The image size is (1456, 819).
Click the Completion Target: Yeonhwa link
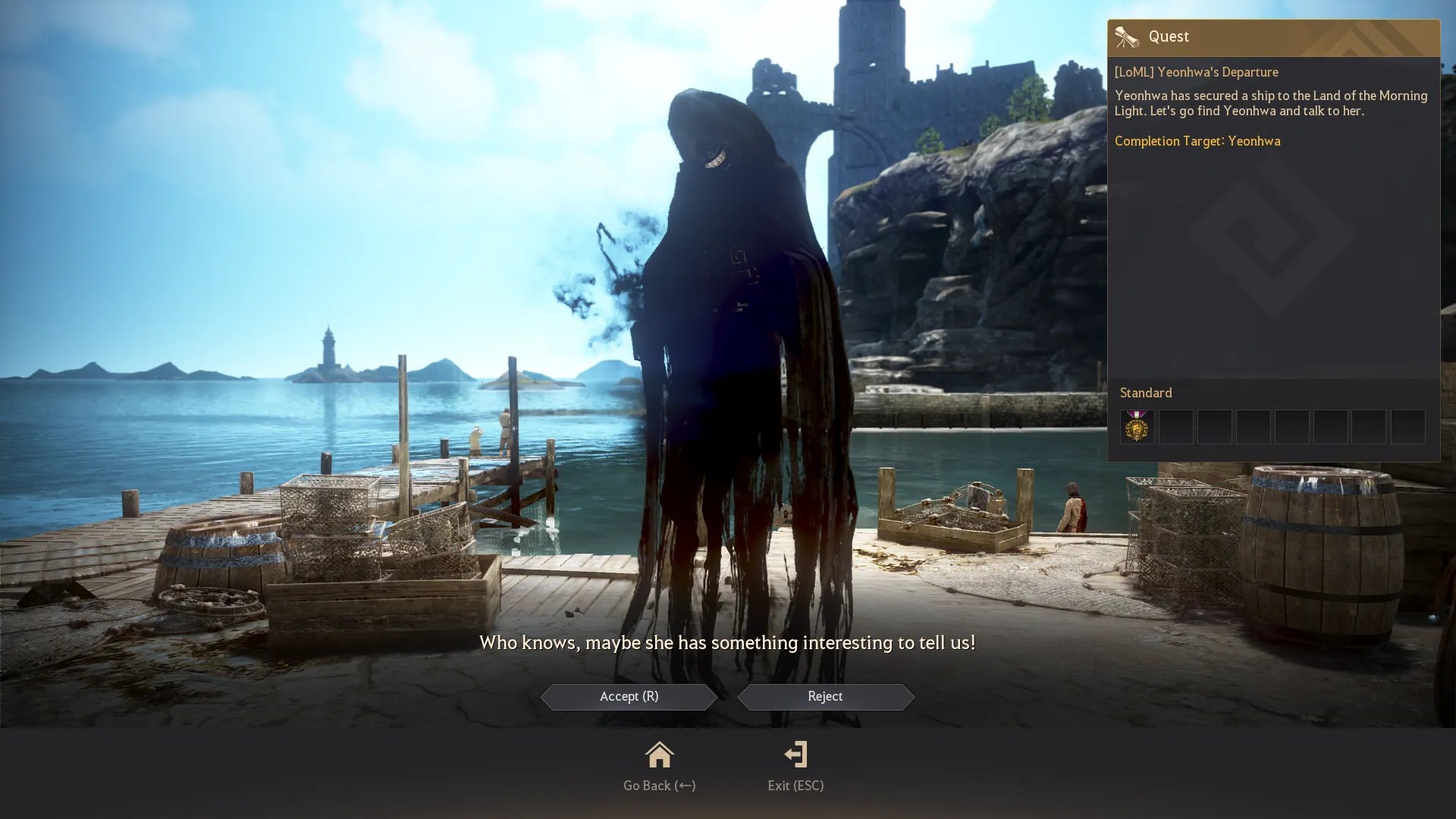1197,141
